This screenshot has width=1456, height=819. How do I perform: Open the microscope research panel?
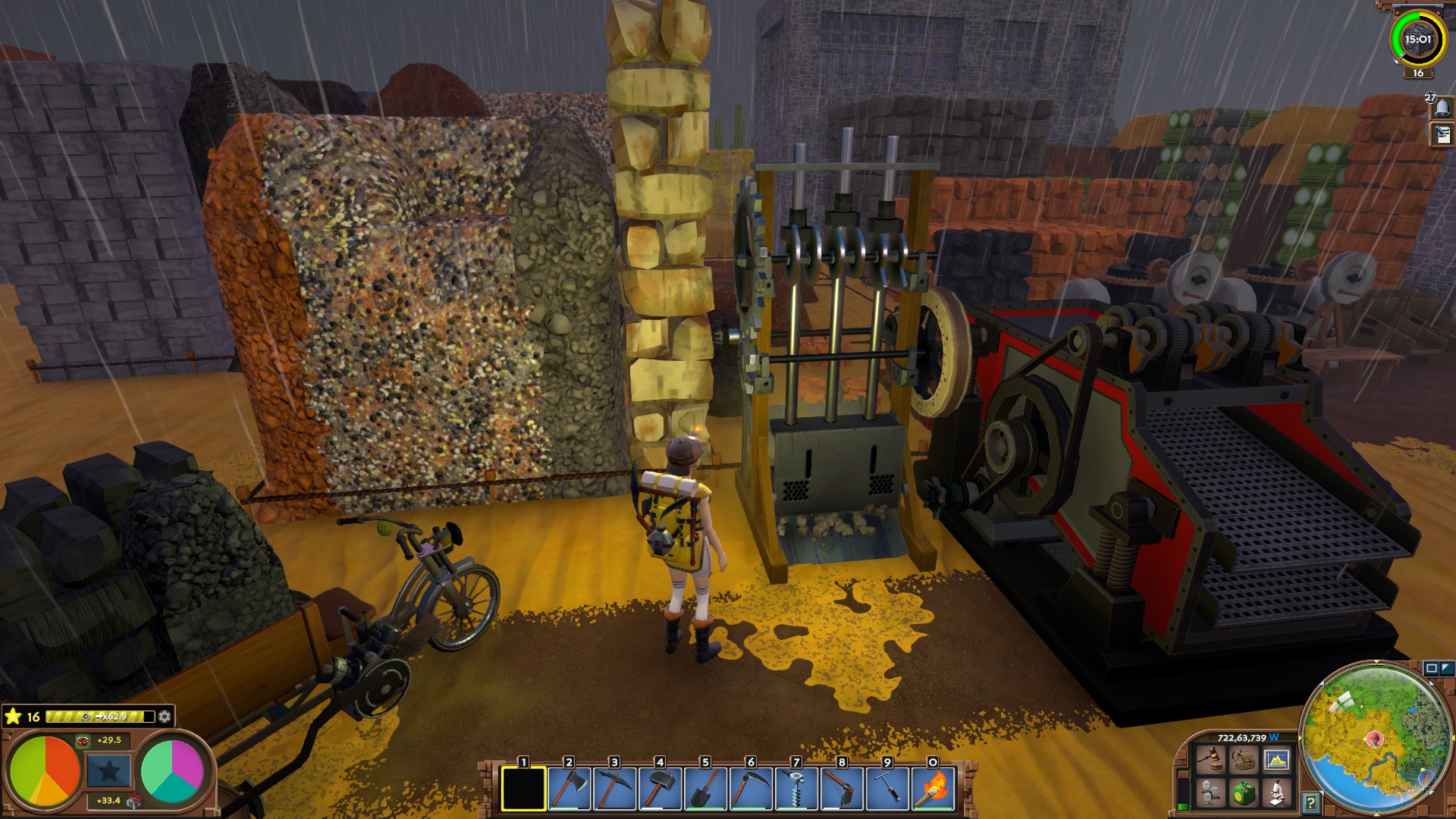pyautogui.click(x=1277, y=793)
